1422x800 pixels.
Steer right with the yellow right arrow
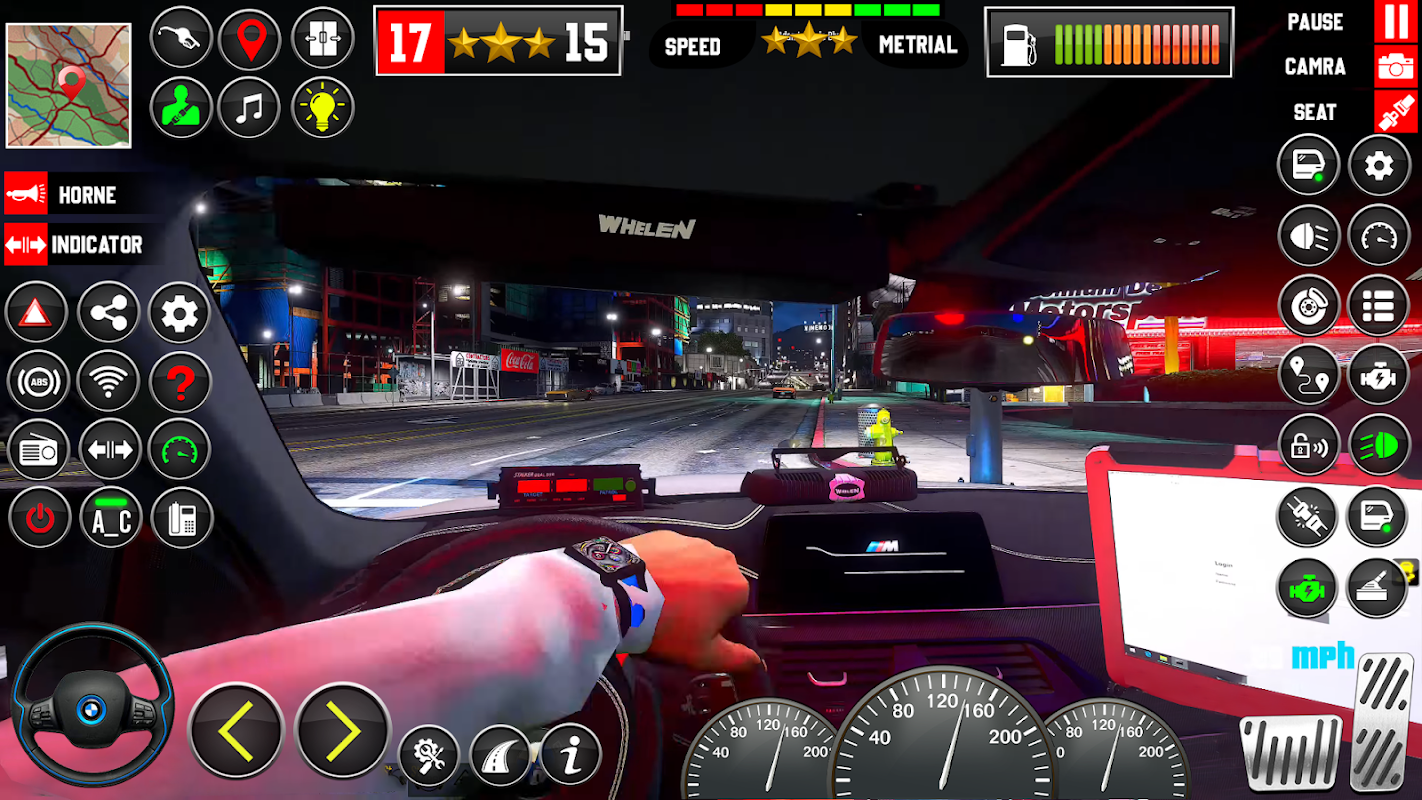pos(343,732)
